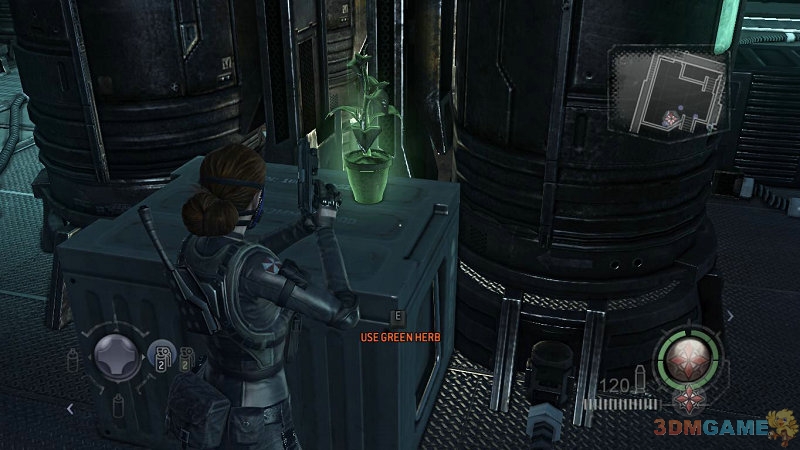Screen dimensions: 800x450
Task: Click the player's Umbrella marker on the minimap
Action: (x=672, y=119)
